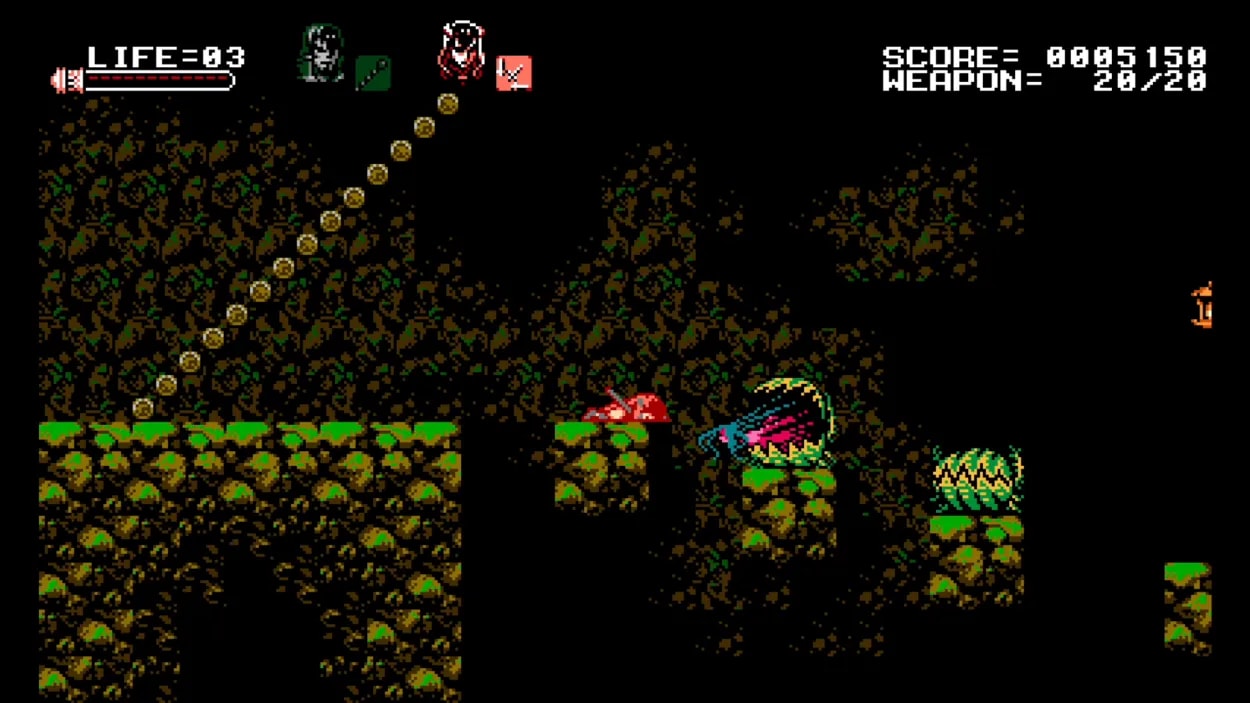
Task: Select the dimmed green character portrait
Action: coord(319,54)
